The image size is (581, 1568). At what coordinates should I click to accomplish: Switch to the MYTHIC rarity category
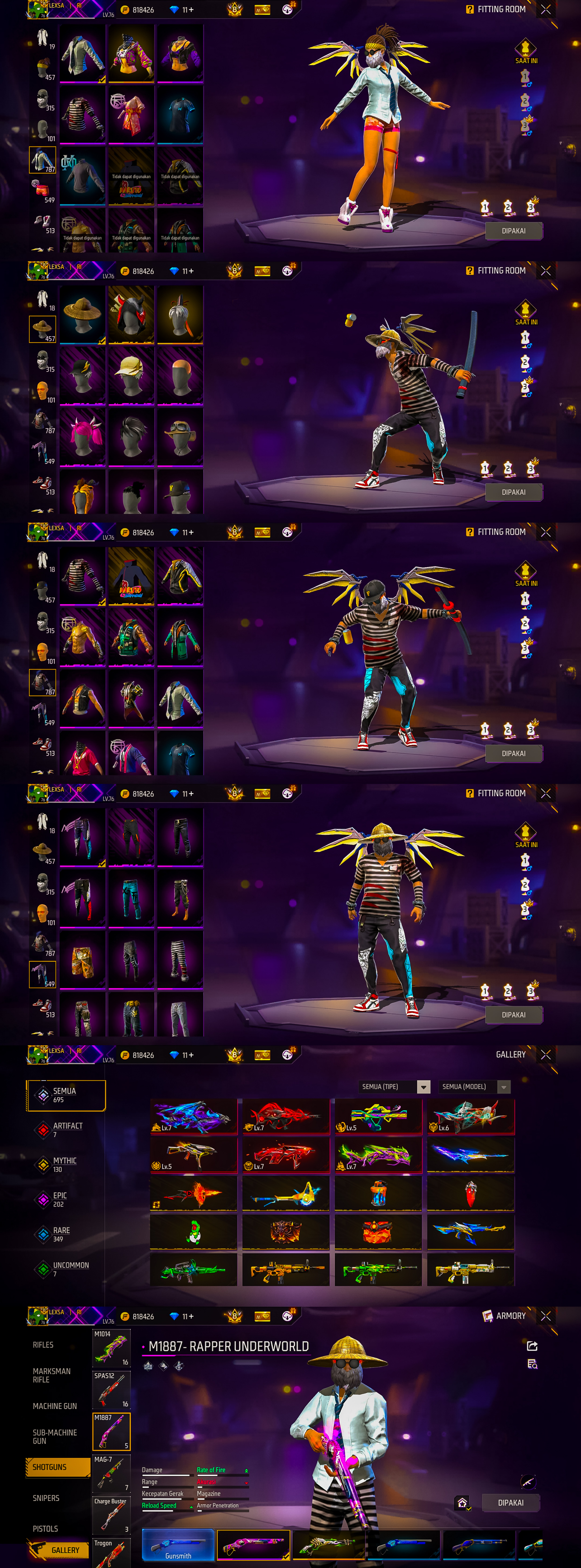(64, 1164)
